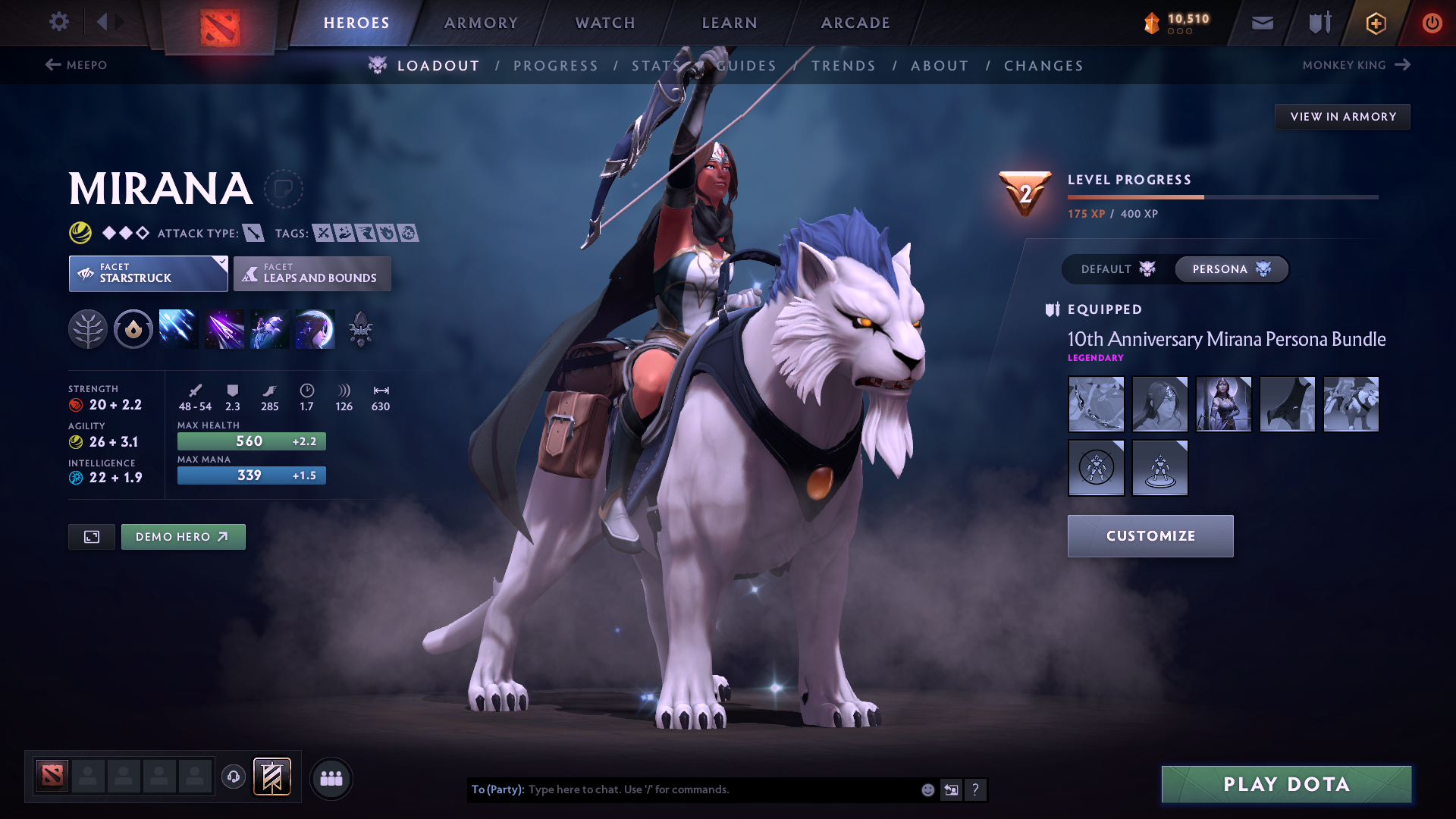
Task: Switch to the ARMORY tab
Action: [480, 23]
